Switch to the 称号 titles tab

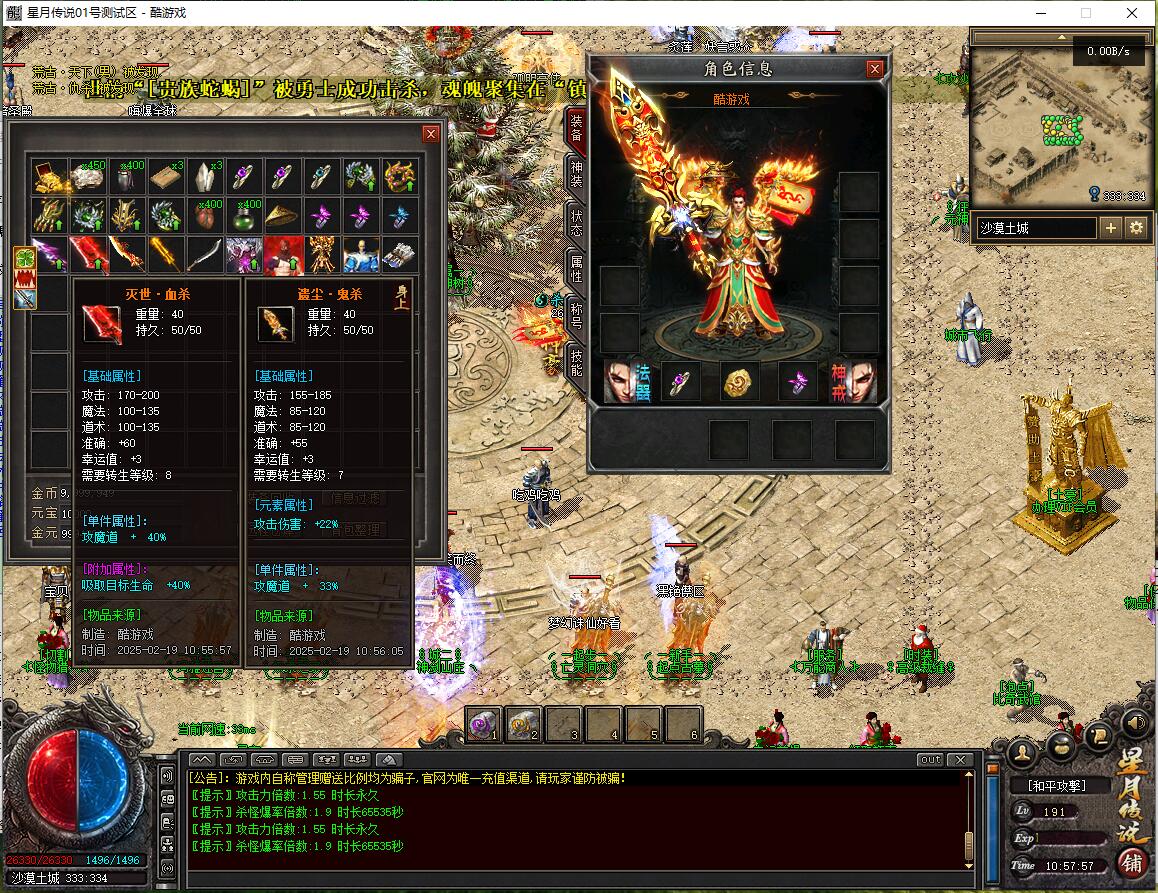pos(576,313)
